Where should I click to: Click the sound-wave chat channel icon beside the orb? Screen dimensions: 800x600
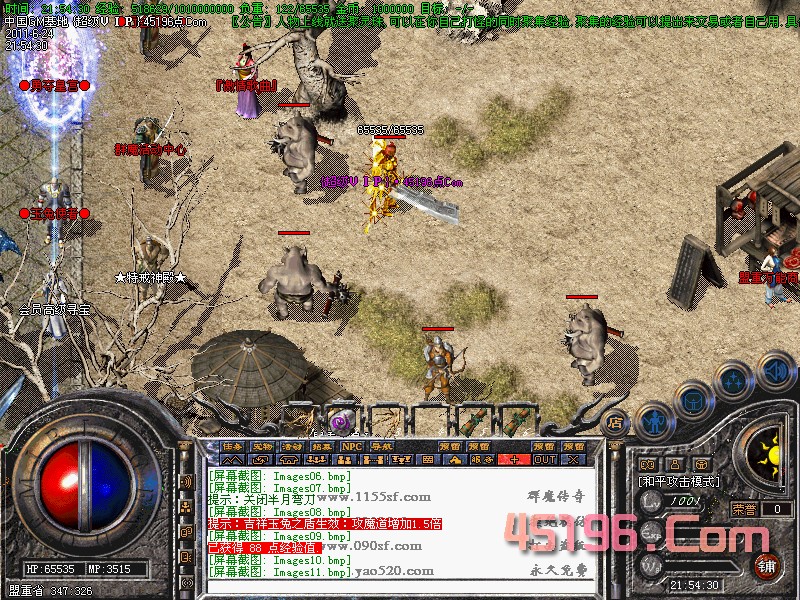coord(184,482)
